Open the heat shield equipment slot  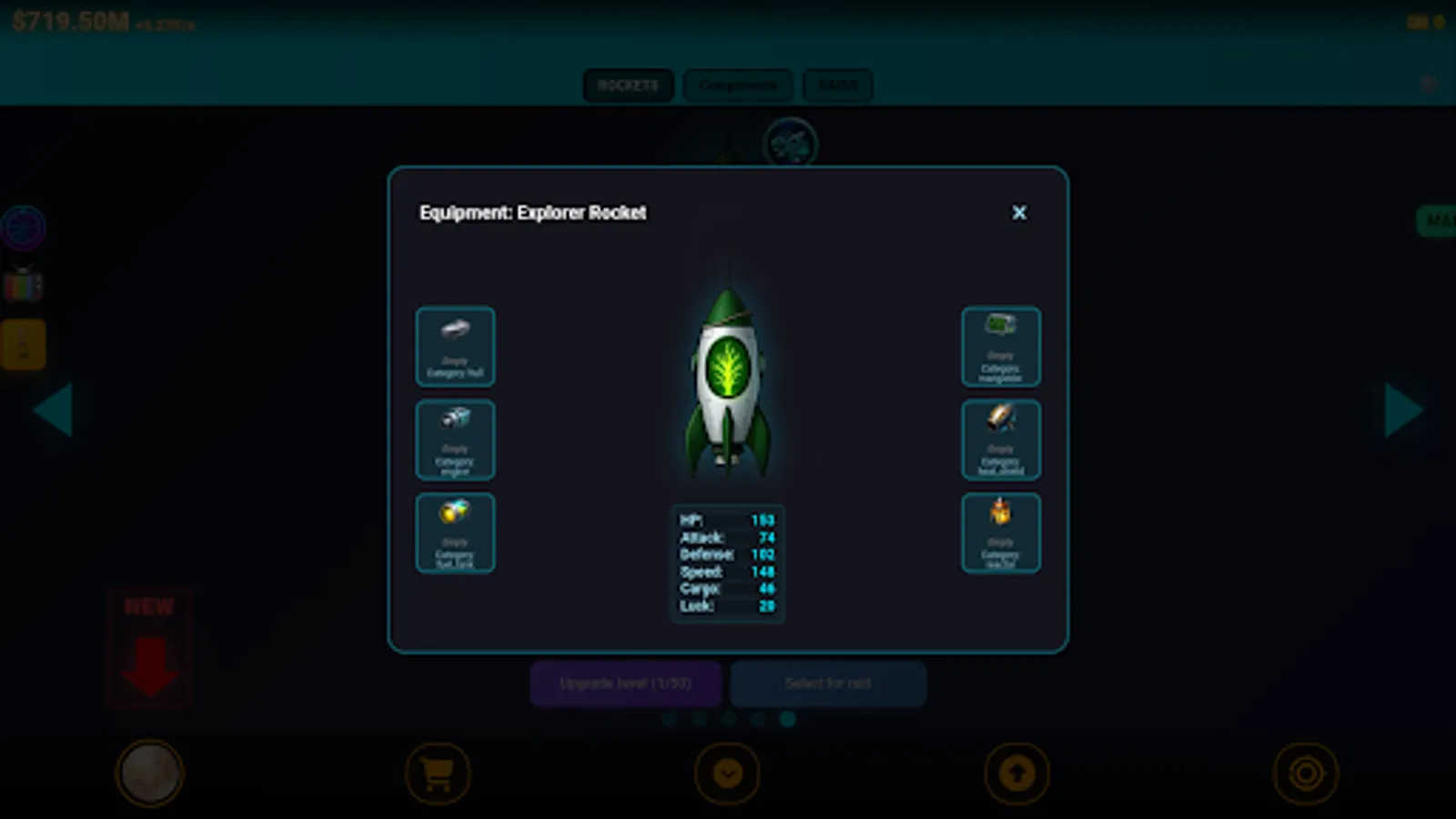click(1001, 440)
